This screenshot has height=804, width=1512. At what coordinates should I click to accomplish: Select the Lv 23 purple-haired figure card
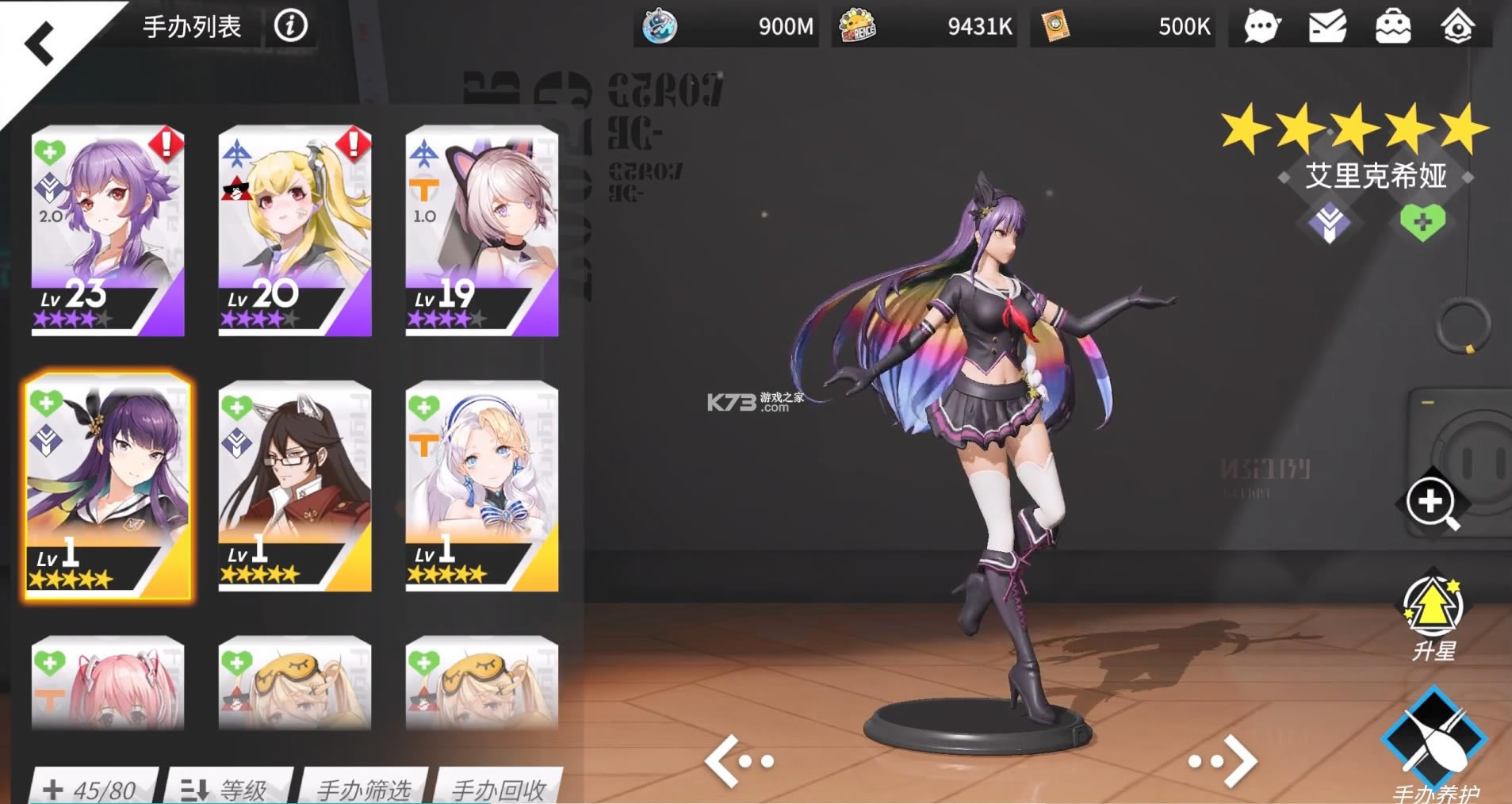108,230
